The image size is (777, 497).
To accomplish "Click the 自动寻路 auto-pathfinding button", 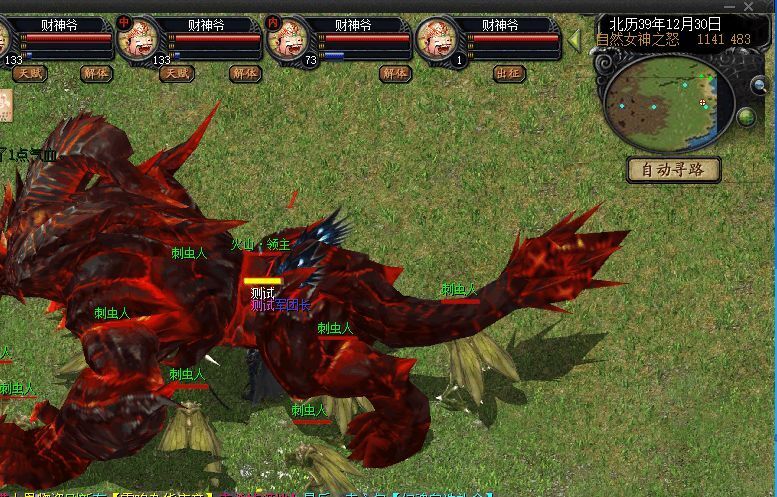I will click(673, 170).
